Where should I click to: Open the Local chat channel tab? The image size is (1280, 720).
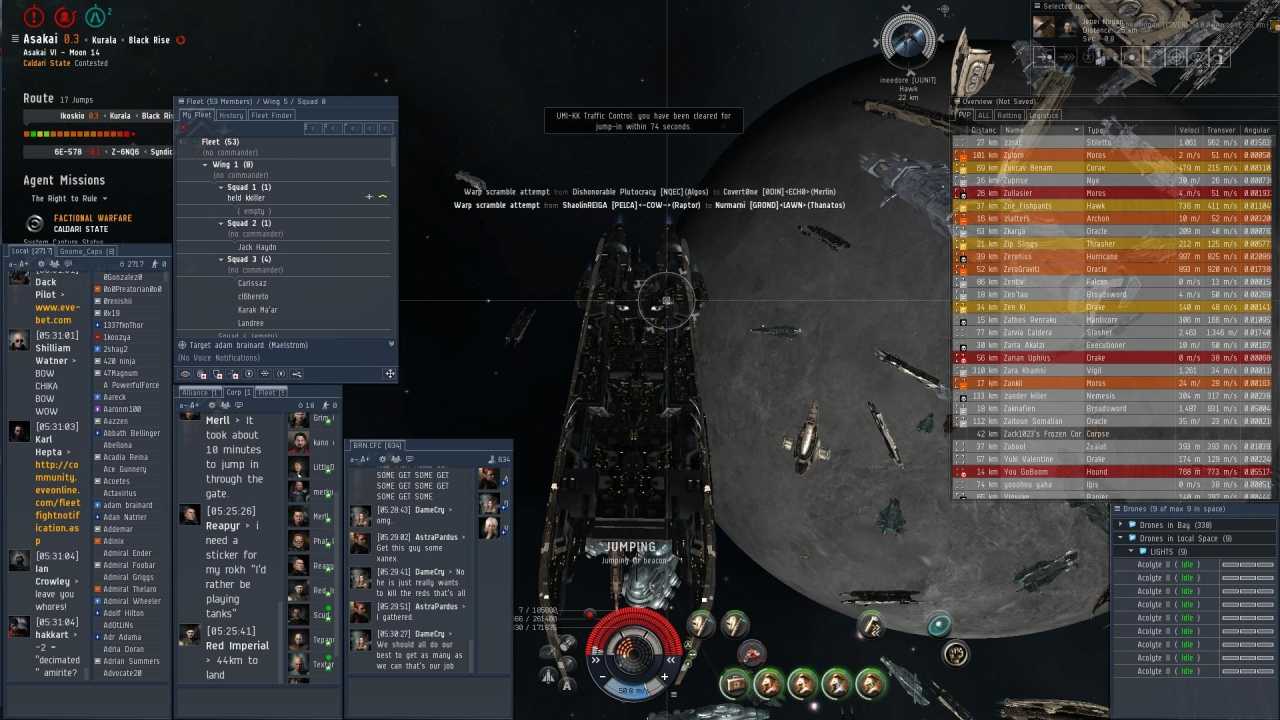coord(28,252)
